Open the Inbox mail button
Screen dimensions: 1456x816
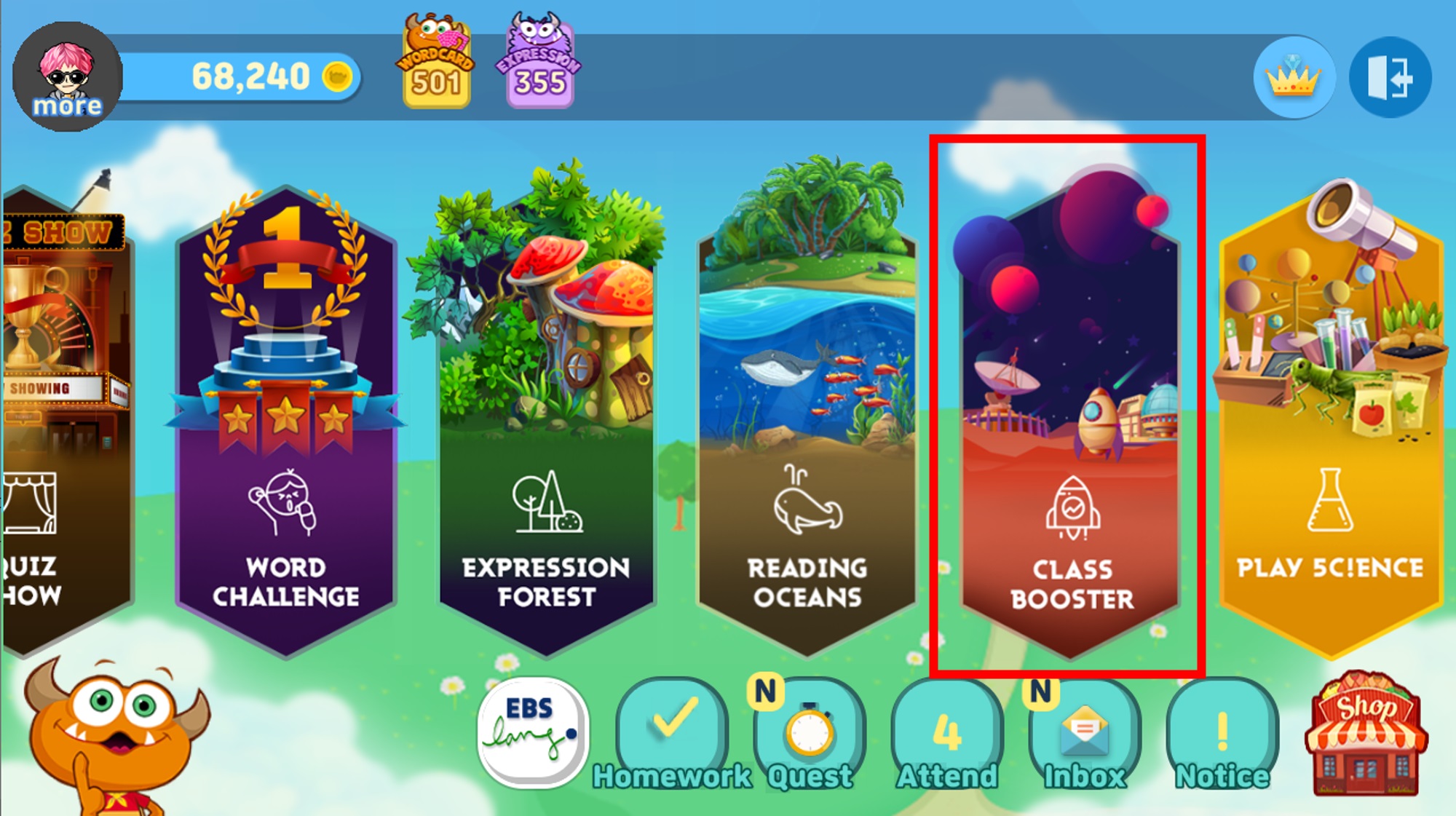pos(1085,732)
